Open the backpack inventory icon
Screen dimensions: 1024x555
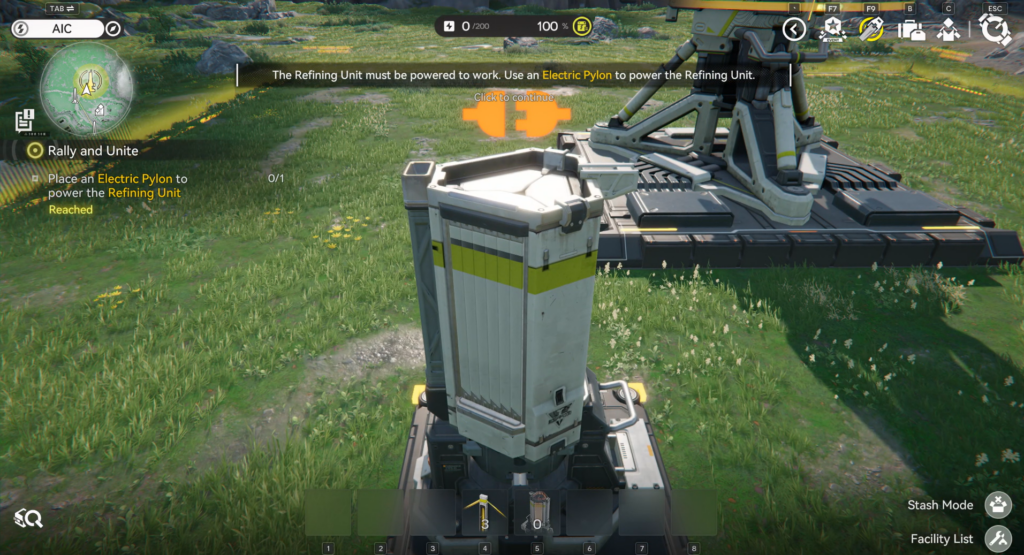pyautogui.click(x=910, y=29)
